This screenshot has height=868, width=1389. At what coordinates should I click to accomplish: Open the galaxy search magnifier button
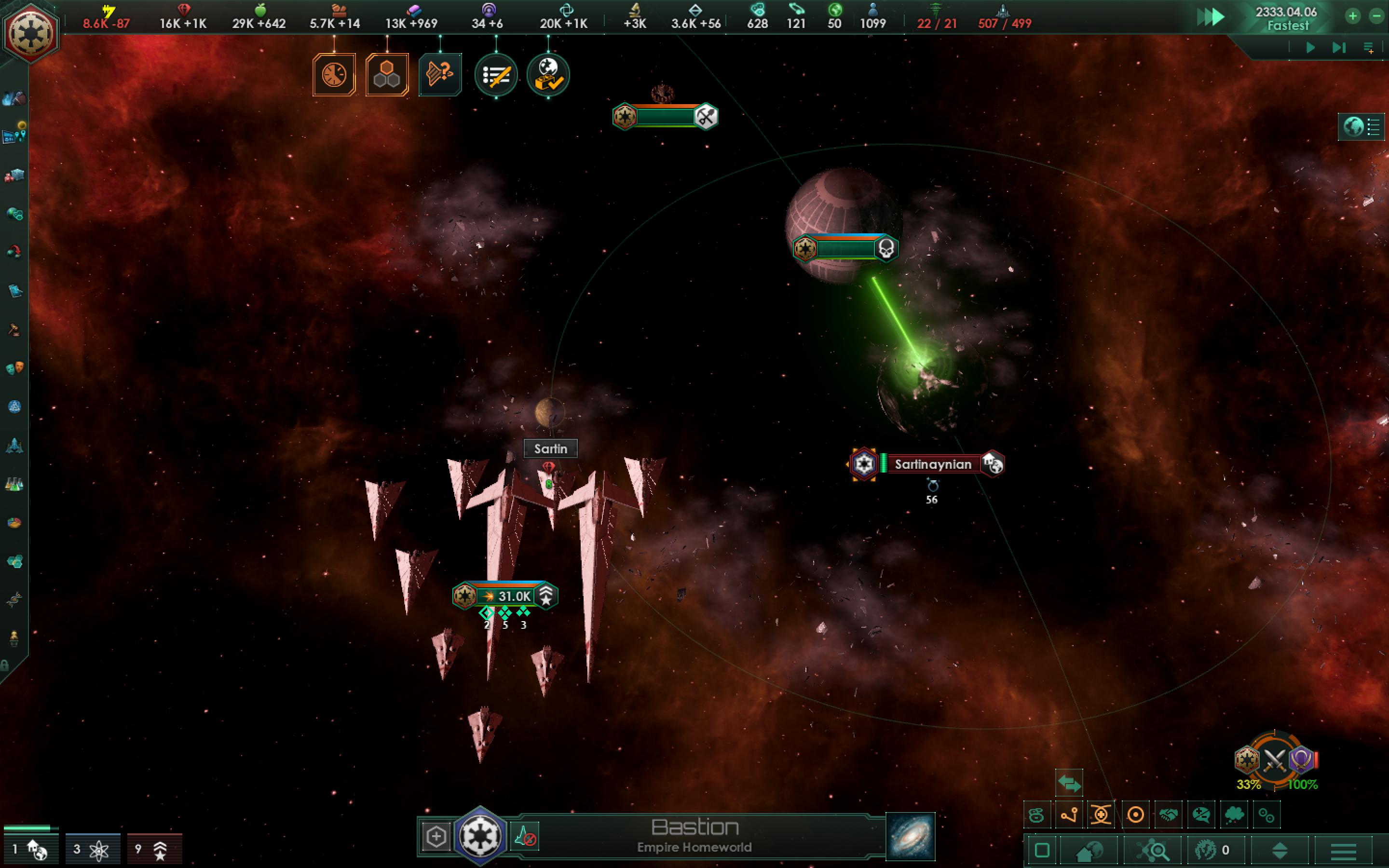point(1153,851)
